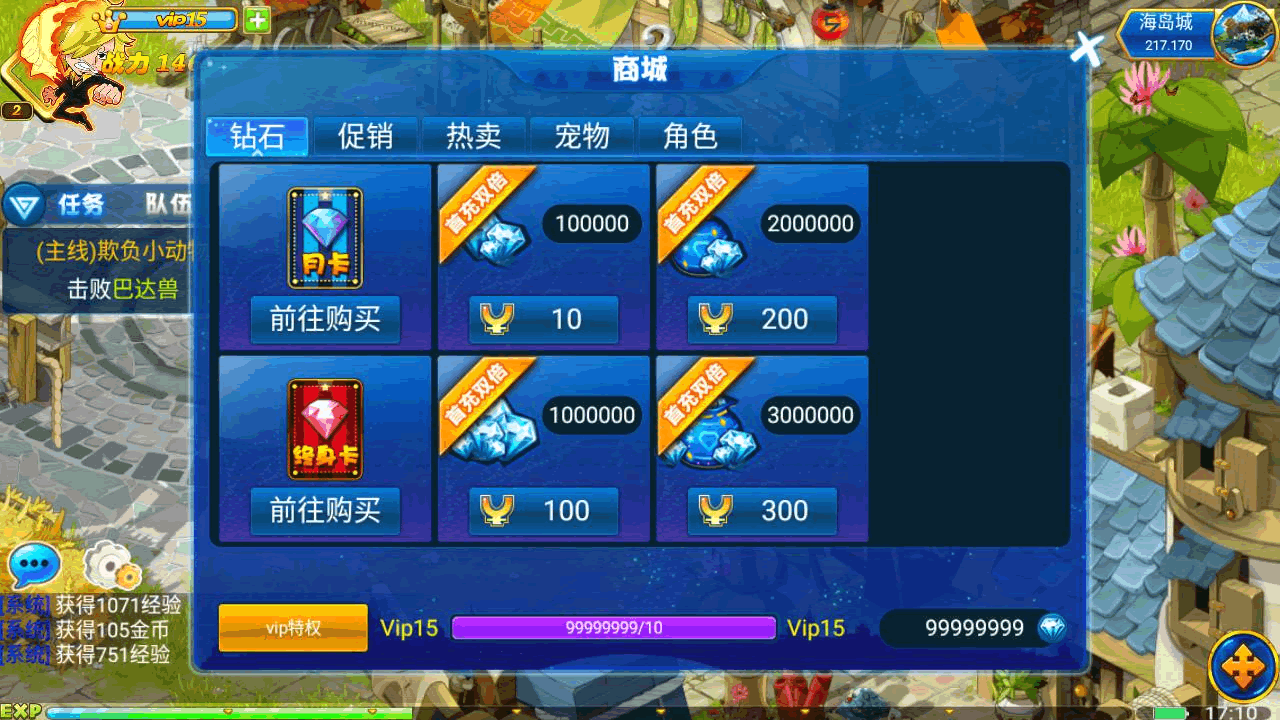Screen dimensions: 1280x720
Task: Click 前往购买 under the red 终身卡 card
Action: tap(325, 511)
